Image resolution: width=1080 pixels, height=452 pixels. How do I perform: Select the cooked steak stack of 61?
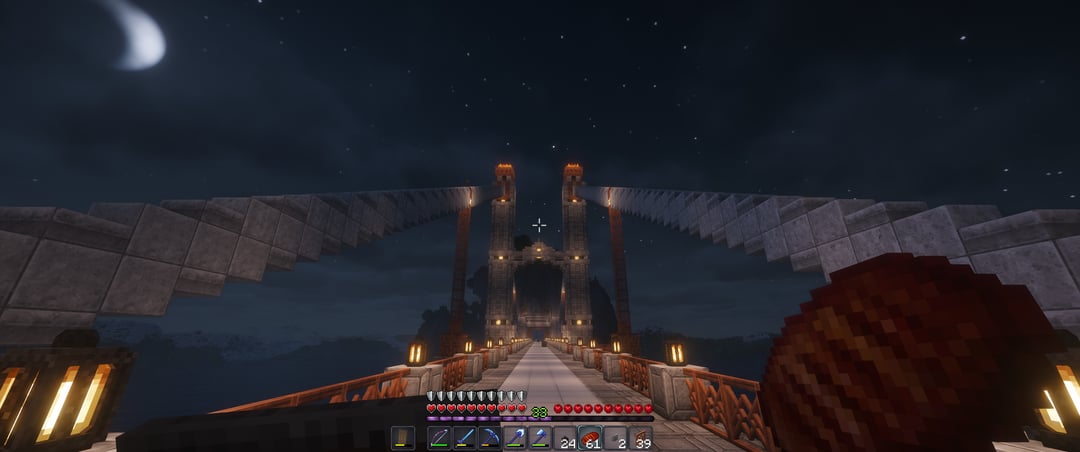590,438
